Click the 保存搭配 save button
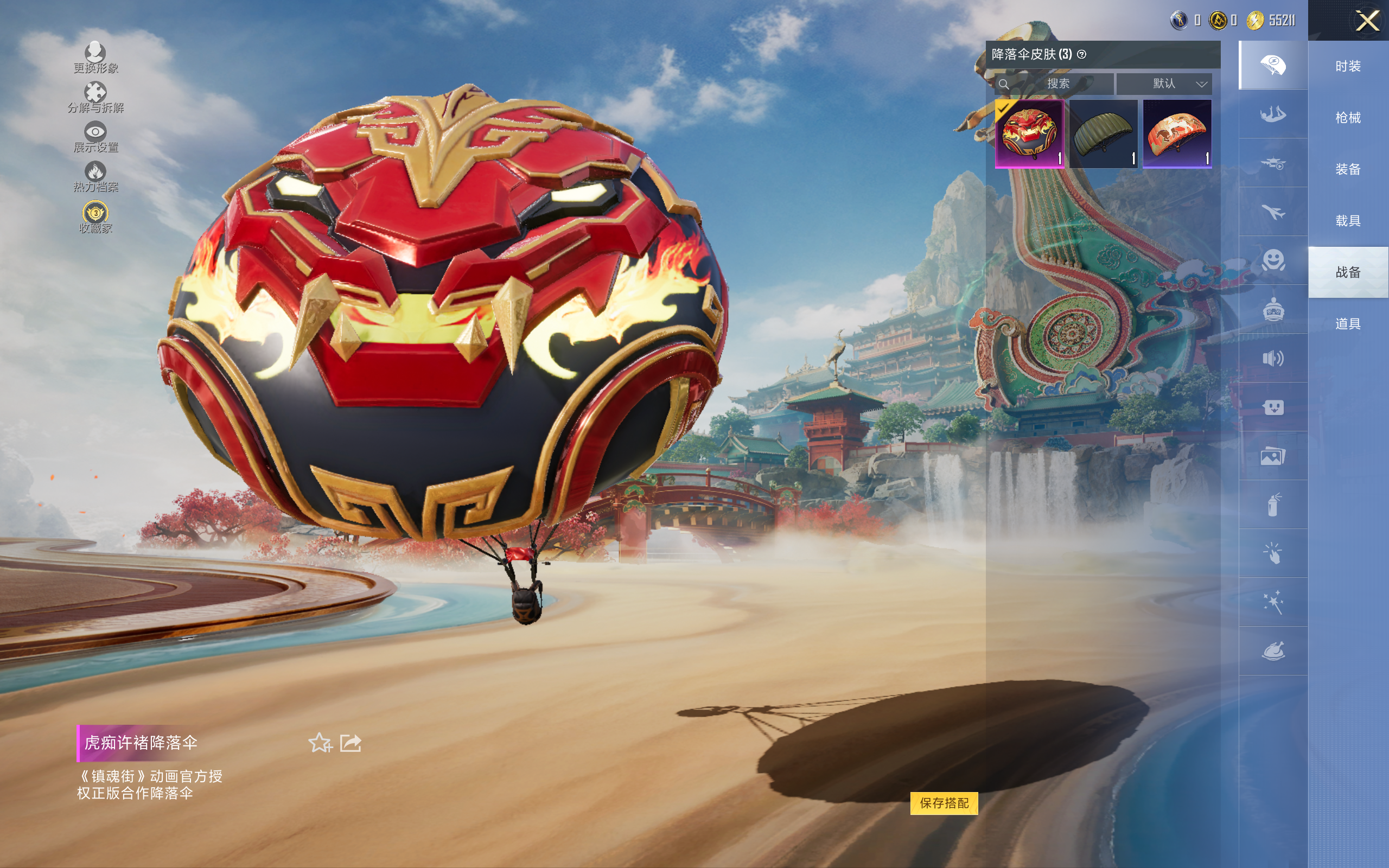Screen dimensions: 1389x868 tap(944, 802)
